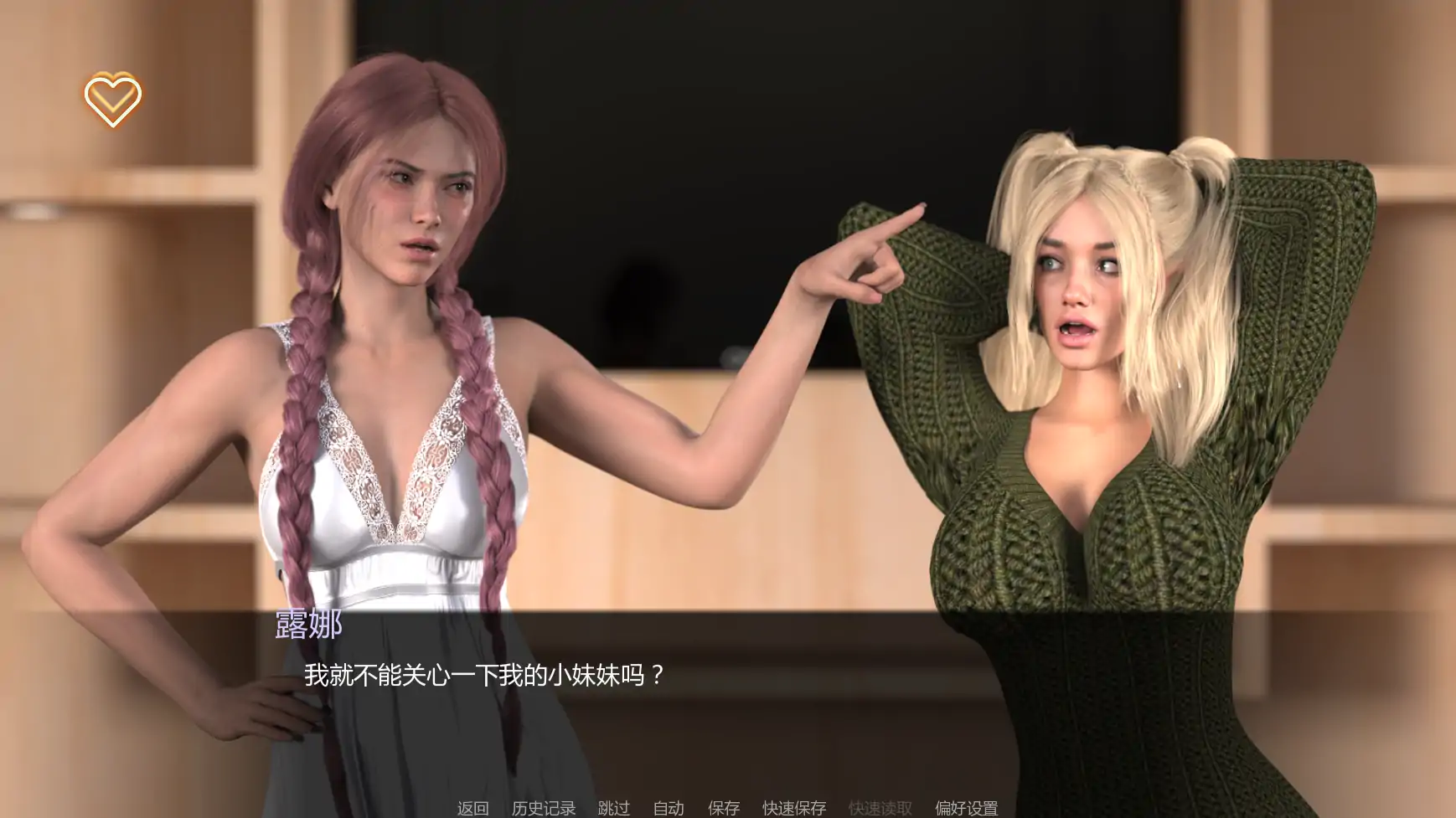Click 返回 to roll back dialogue
Screen dimensions: 1456x818
click(x=472, y=808)
